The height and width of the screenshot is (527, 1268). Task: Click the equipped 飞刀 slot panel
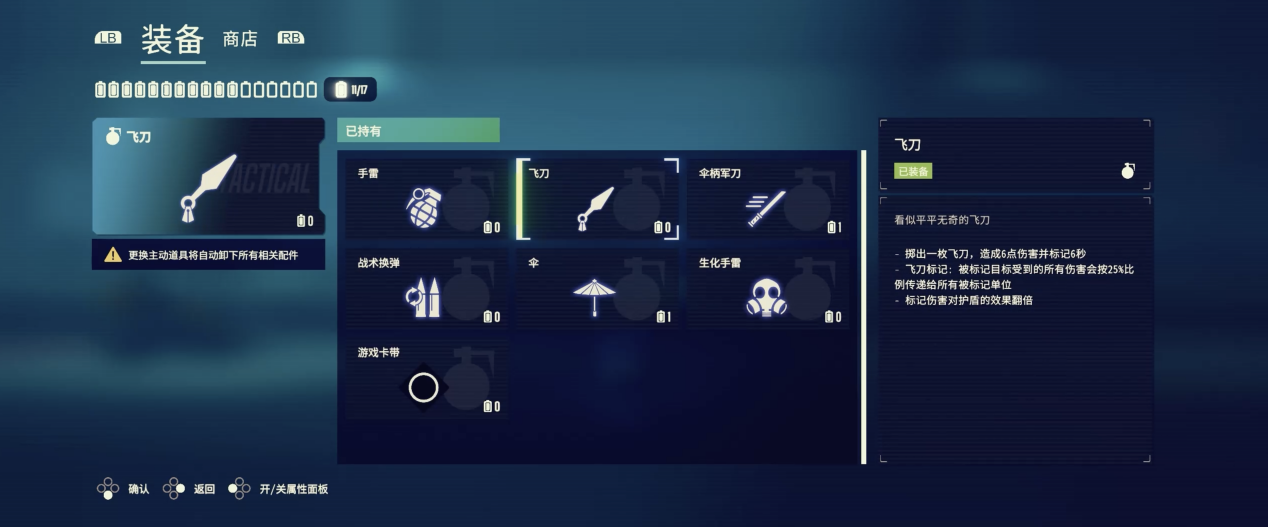pos(208,177)
